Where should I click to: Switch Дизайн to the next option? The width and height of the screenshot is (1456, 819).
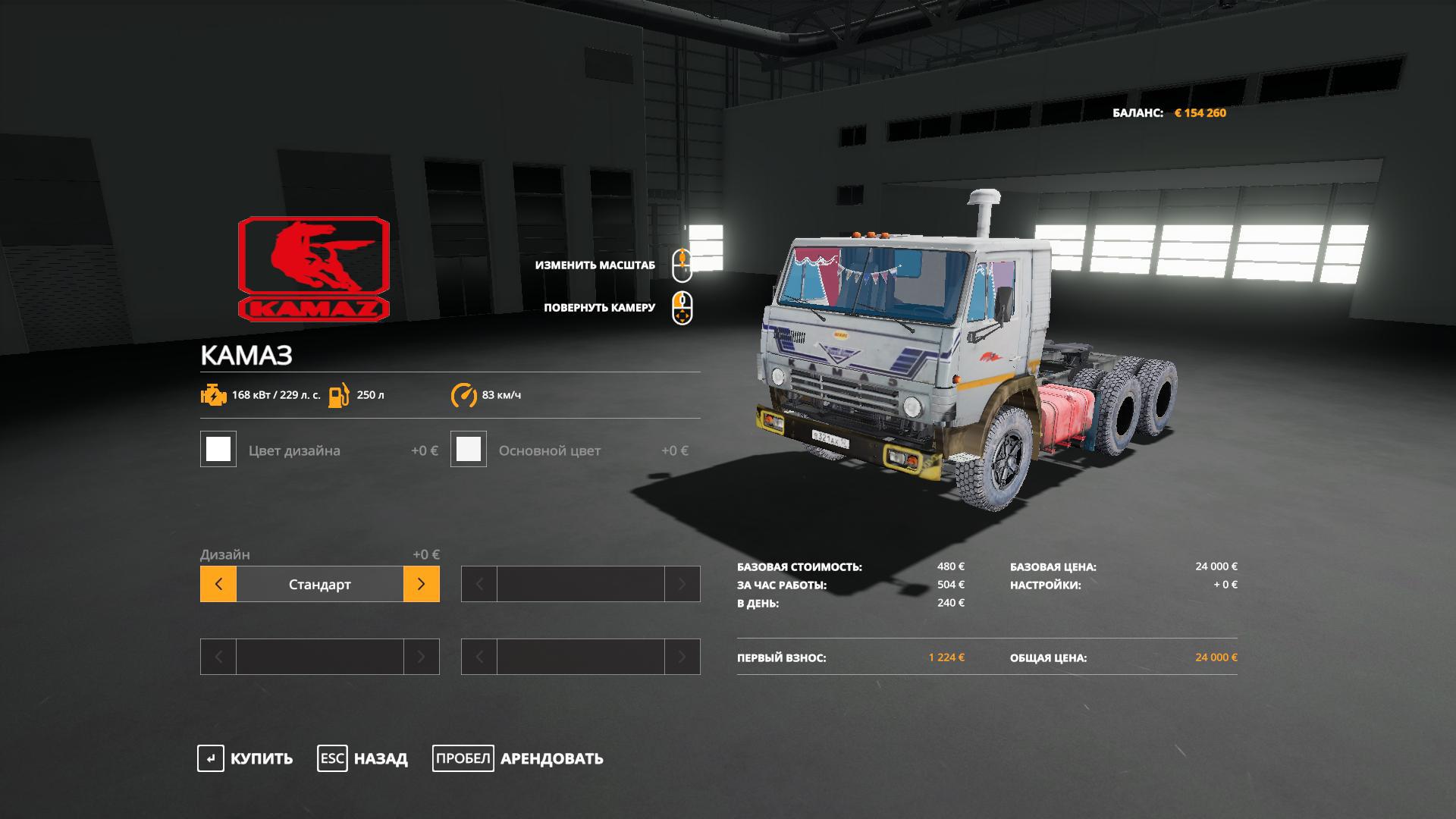pos(421,584)
